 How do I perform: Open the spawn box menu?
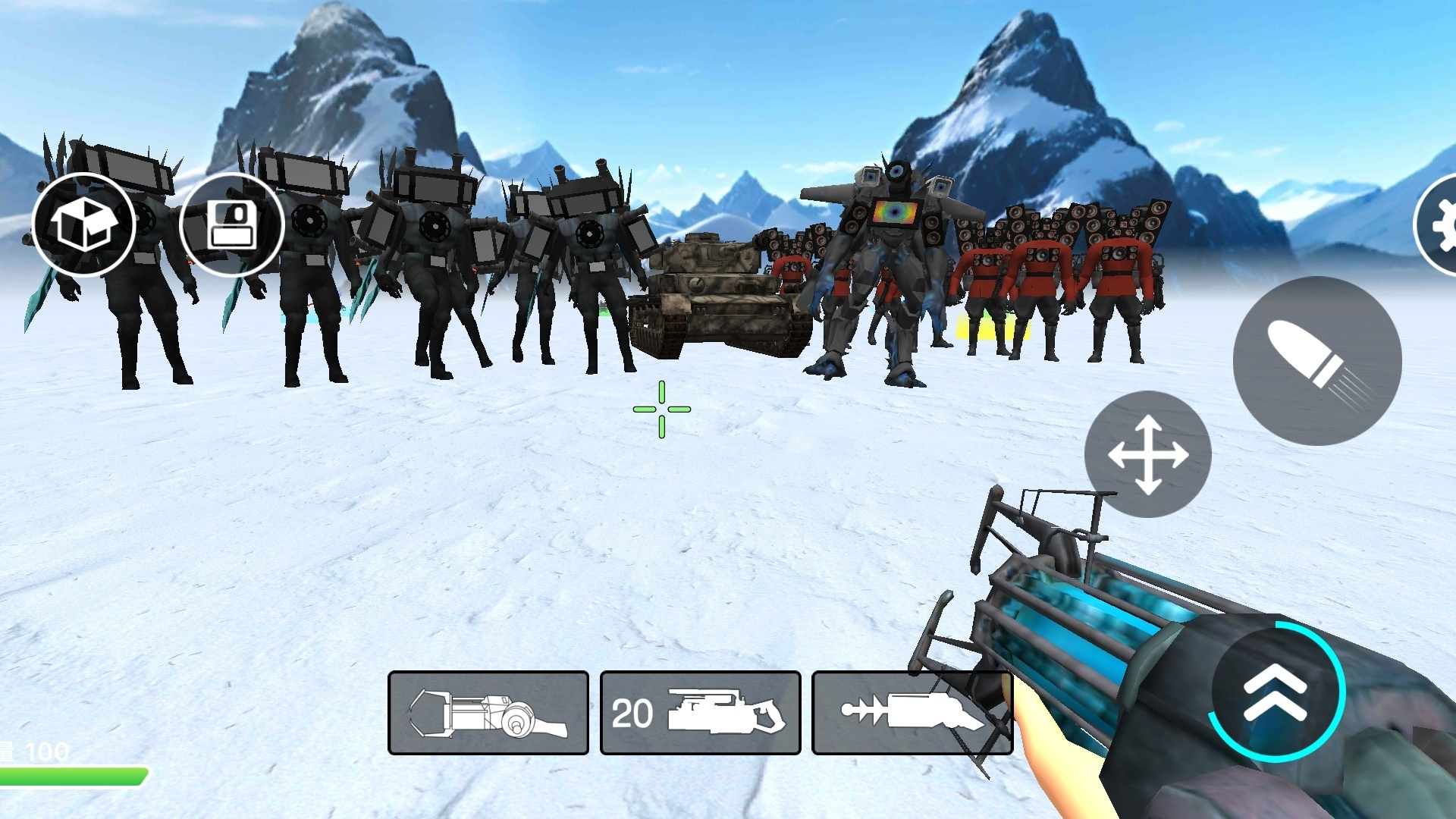click(x=83, y=224)
